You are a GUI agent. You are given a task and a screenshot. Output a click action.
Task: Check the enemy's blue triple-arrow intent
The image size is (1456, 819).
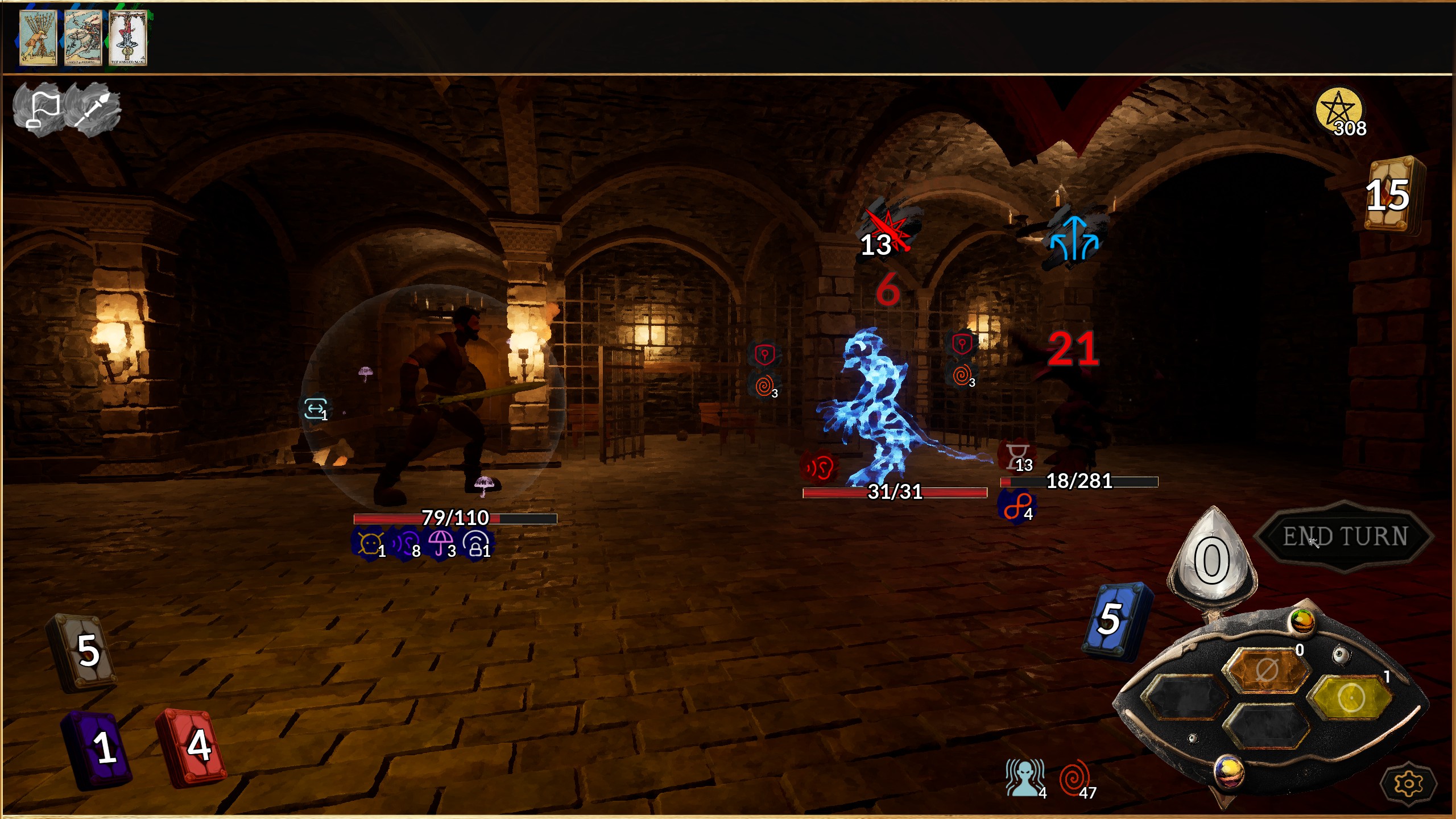(x=1073, y=239)
